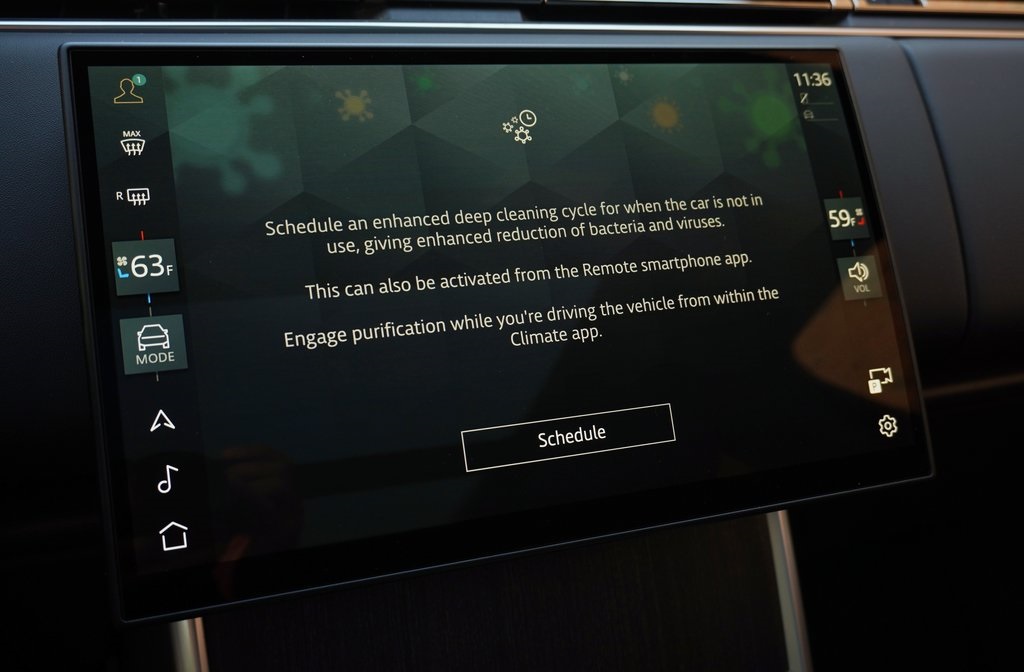Open the vehicle MODE menu

(x=154, y=343)
